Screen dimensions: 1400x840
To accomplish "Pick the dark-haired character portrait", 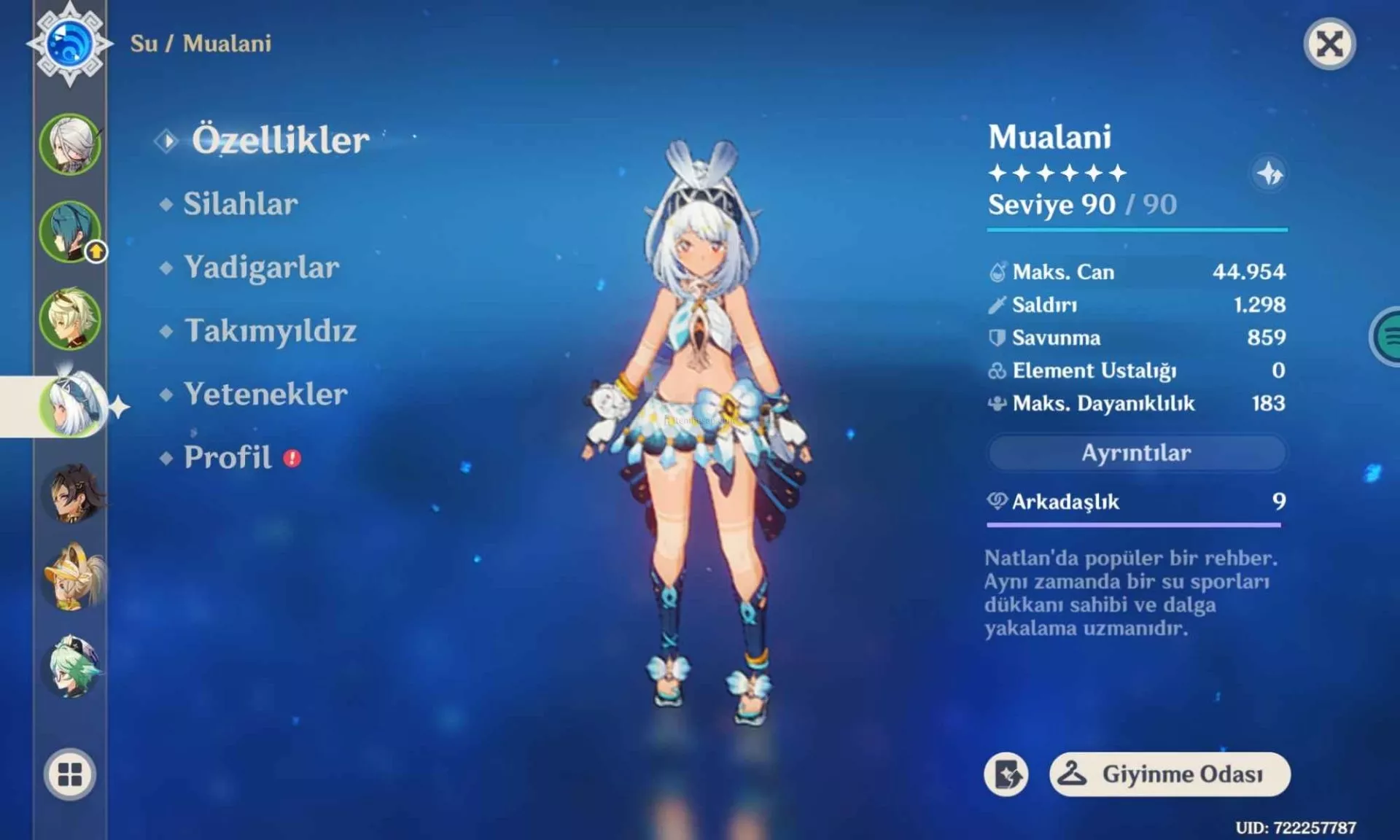I will coord(71,494).
